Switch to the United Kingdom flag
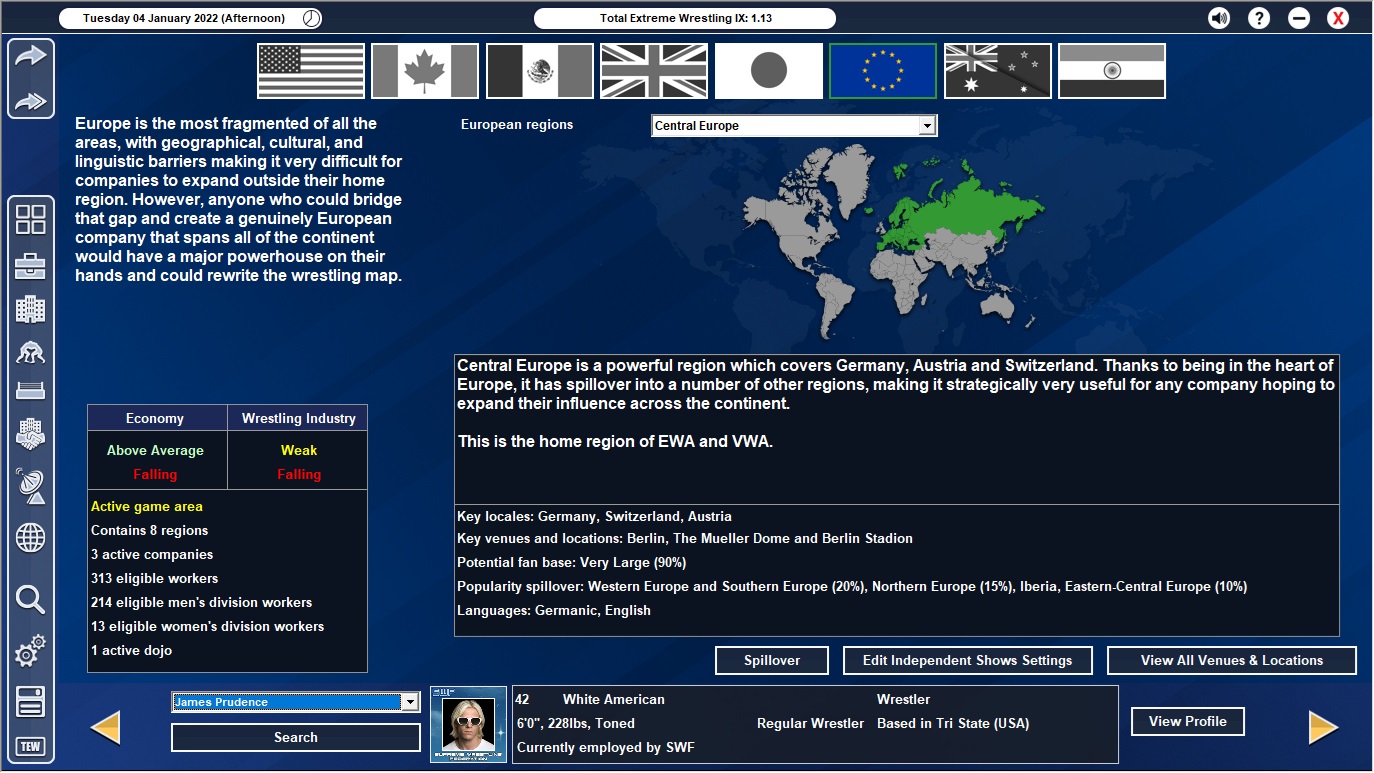This screenshot has height=773, width=1374. (x=653, y=70)
